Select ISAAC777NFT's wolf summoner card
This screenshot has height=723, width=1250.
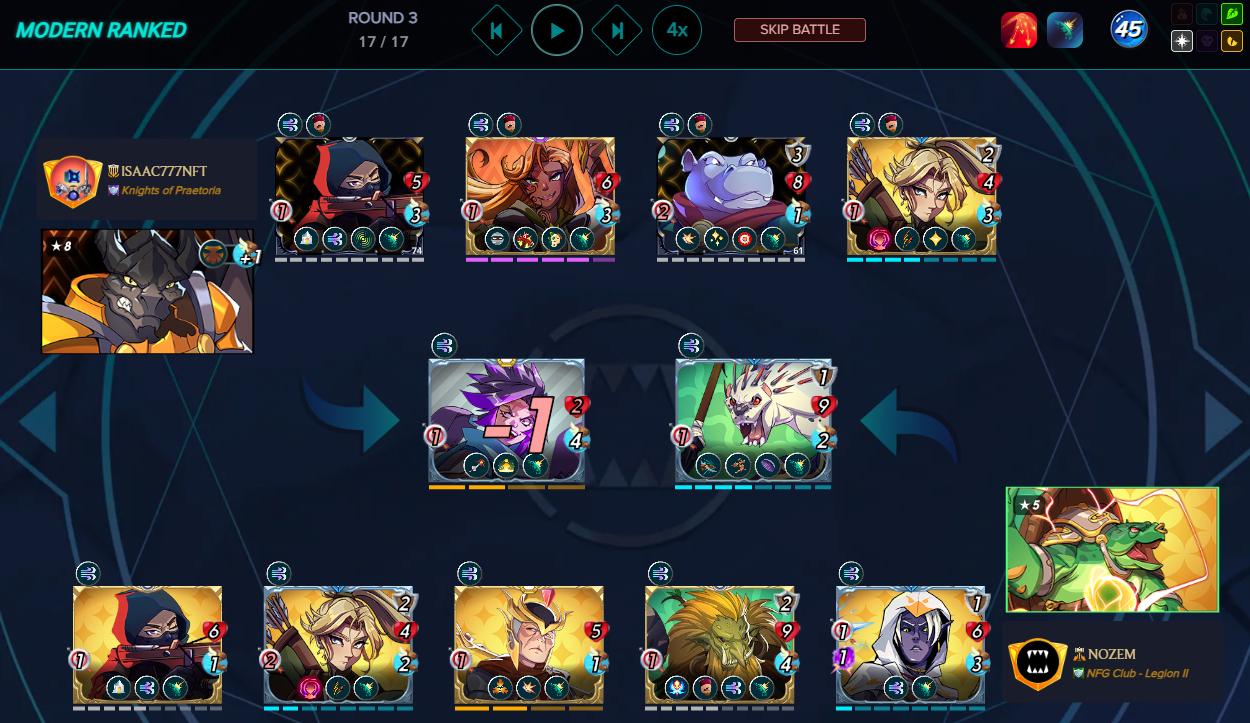147,291
